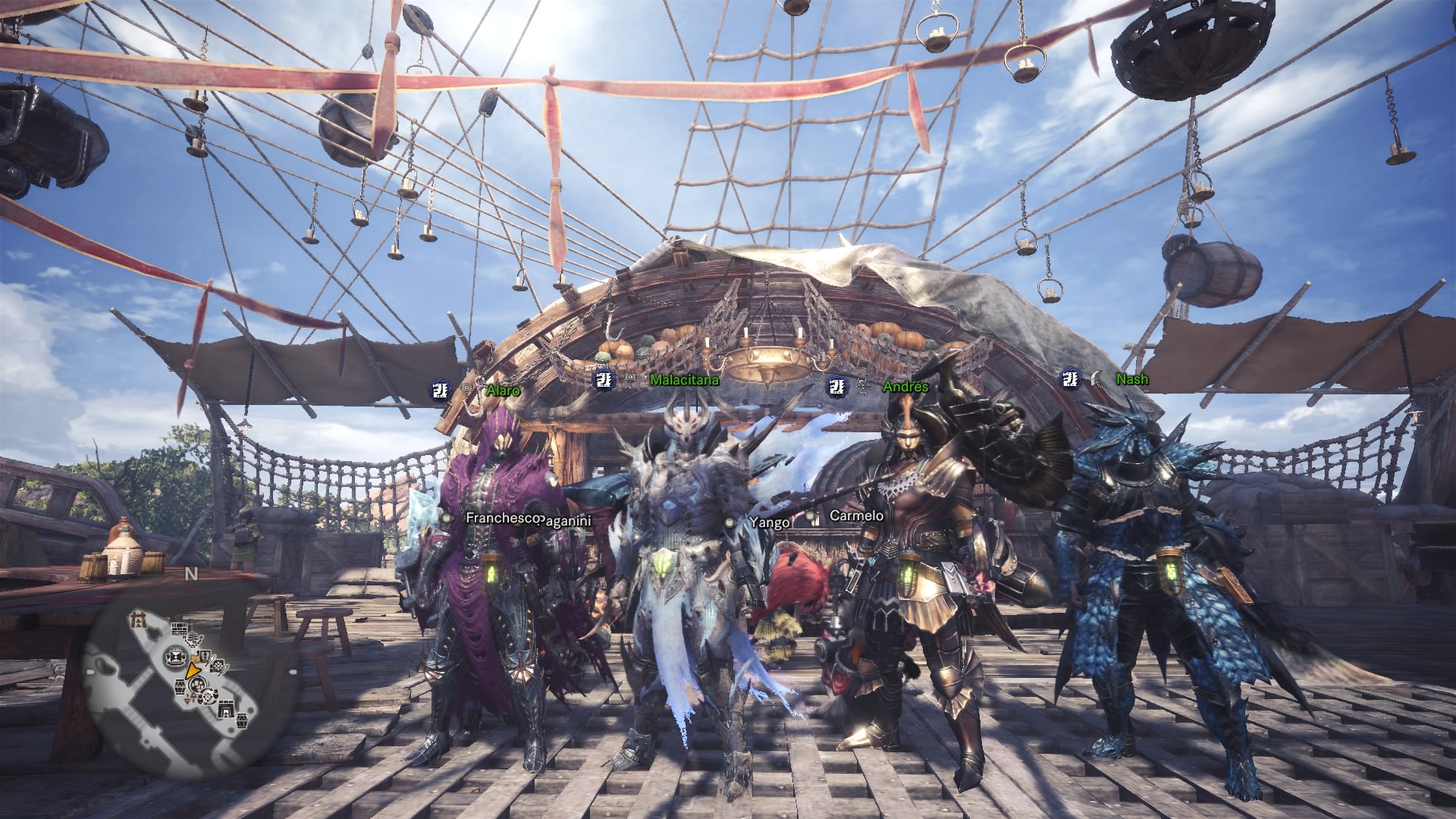
Task: Select hunter Malacitana's name tag
Action: click(x=684, y=380)
